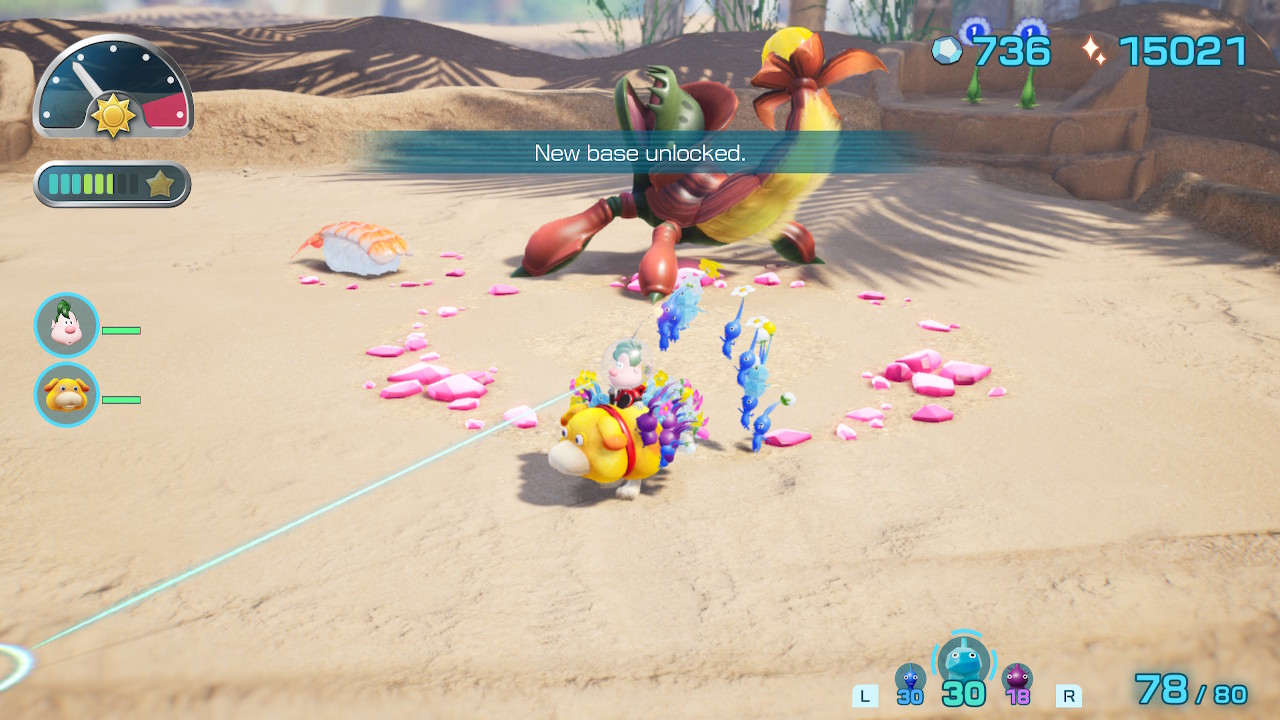Screen dimensions: 1280x720
Task: Select the captain's portrait
Action: coord(67,325)
